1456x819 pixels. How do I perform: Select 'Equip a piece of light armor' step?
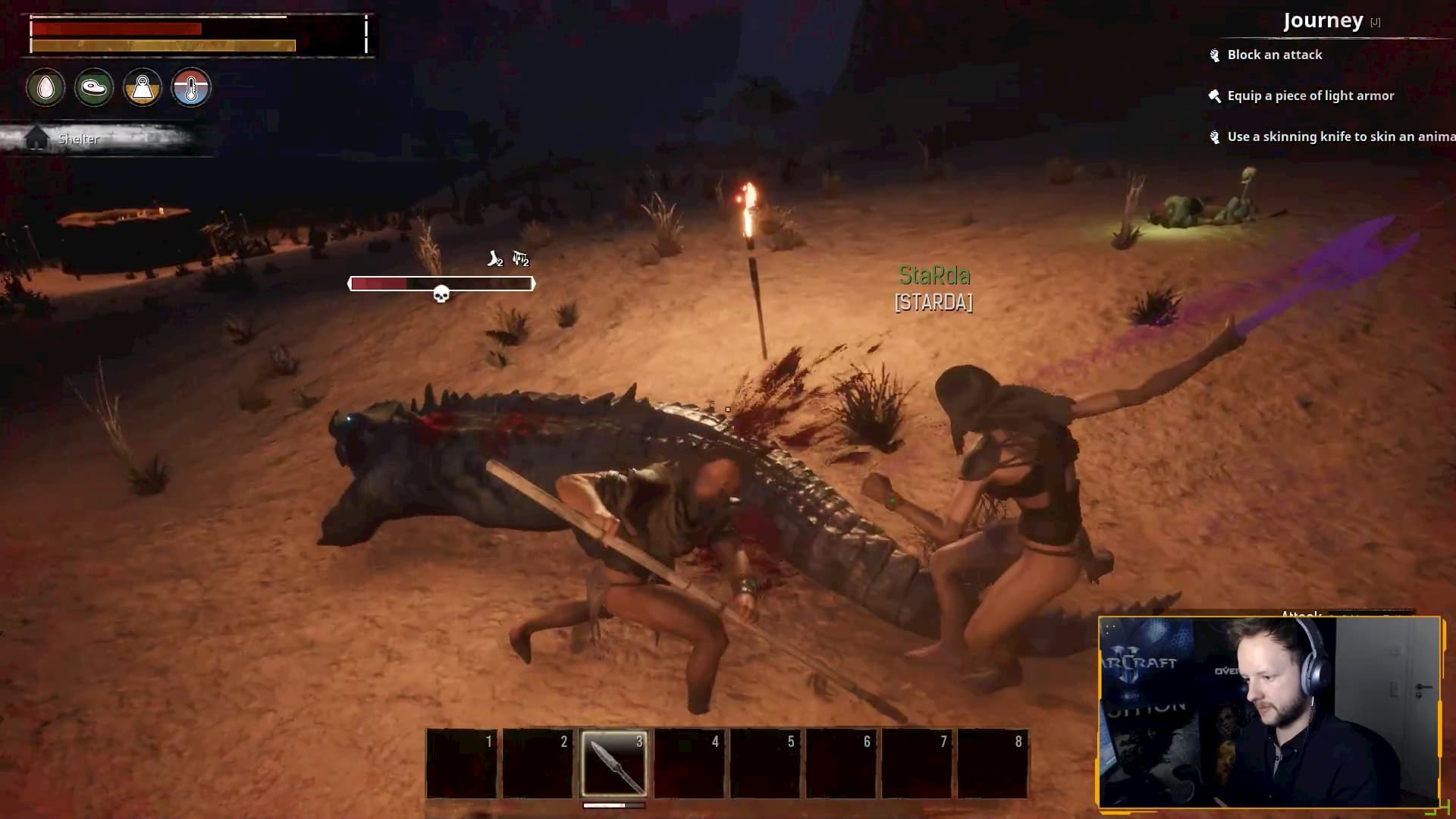click(1310, 96)
